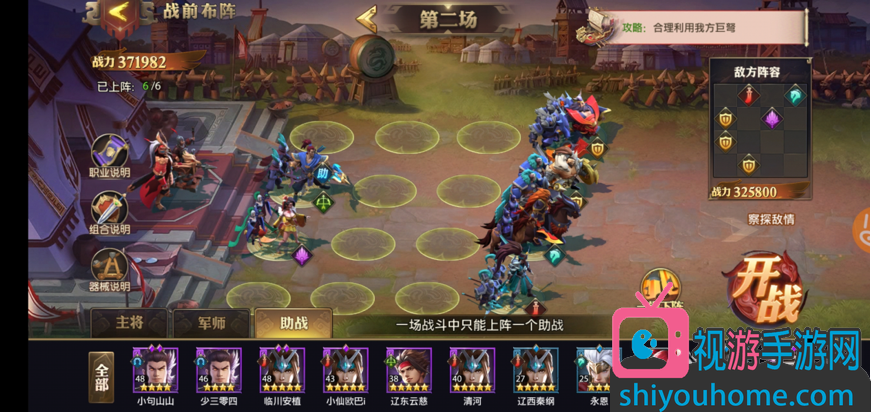Select hero 少三零四
Viewport: 871px width, 412px height.
(x=218, y=374)
